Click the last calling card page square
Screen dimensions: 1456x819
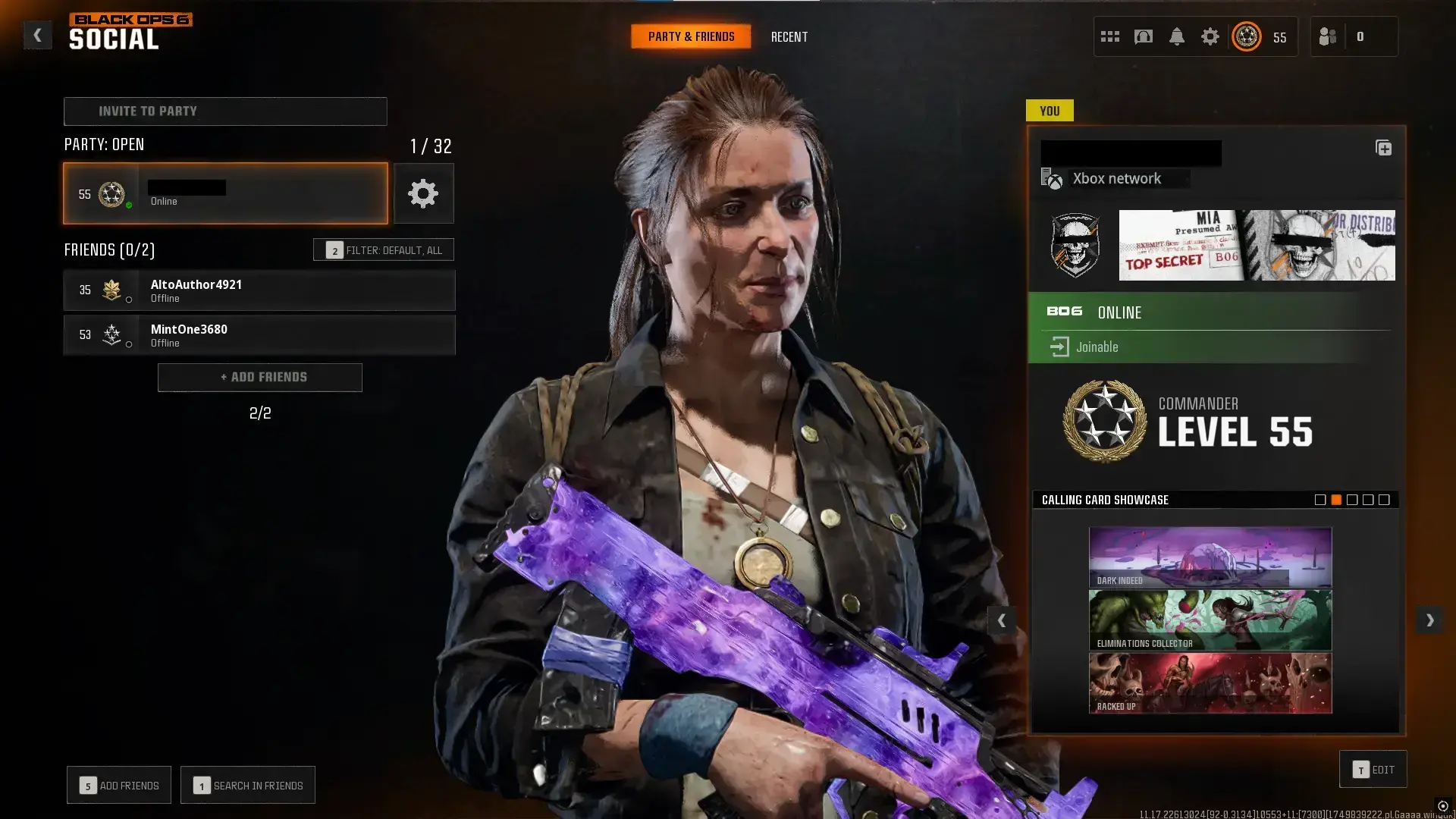tap(1385, 500)
